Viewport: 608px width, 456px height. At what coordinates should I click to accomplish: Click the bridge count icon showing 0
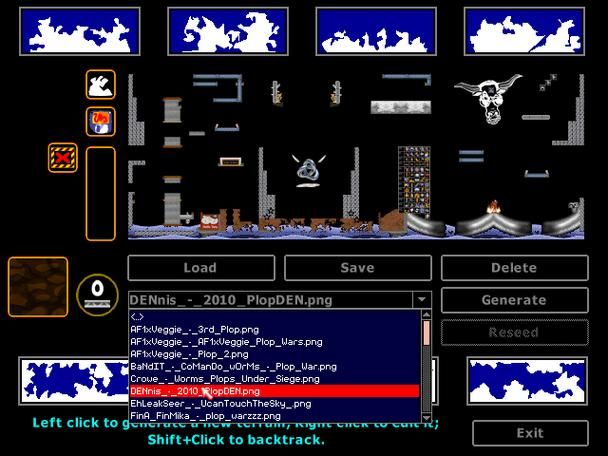coord(97,292)
